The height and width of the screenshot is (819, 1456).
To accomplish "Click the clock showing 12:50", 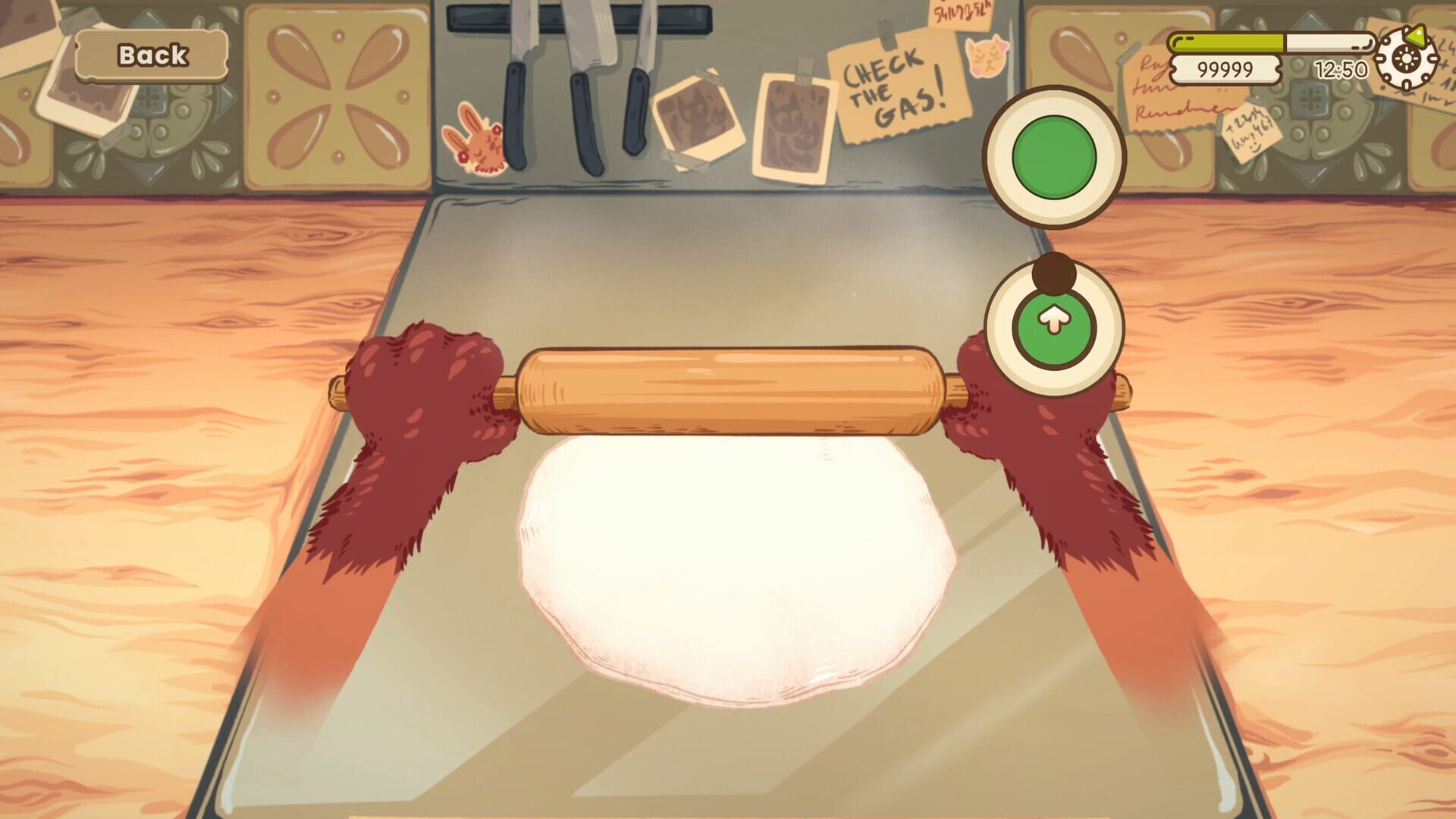I will 1341,67.
